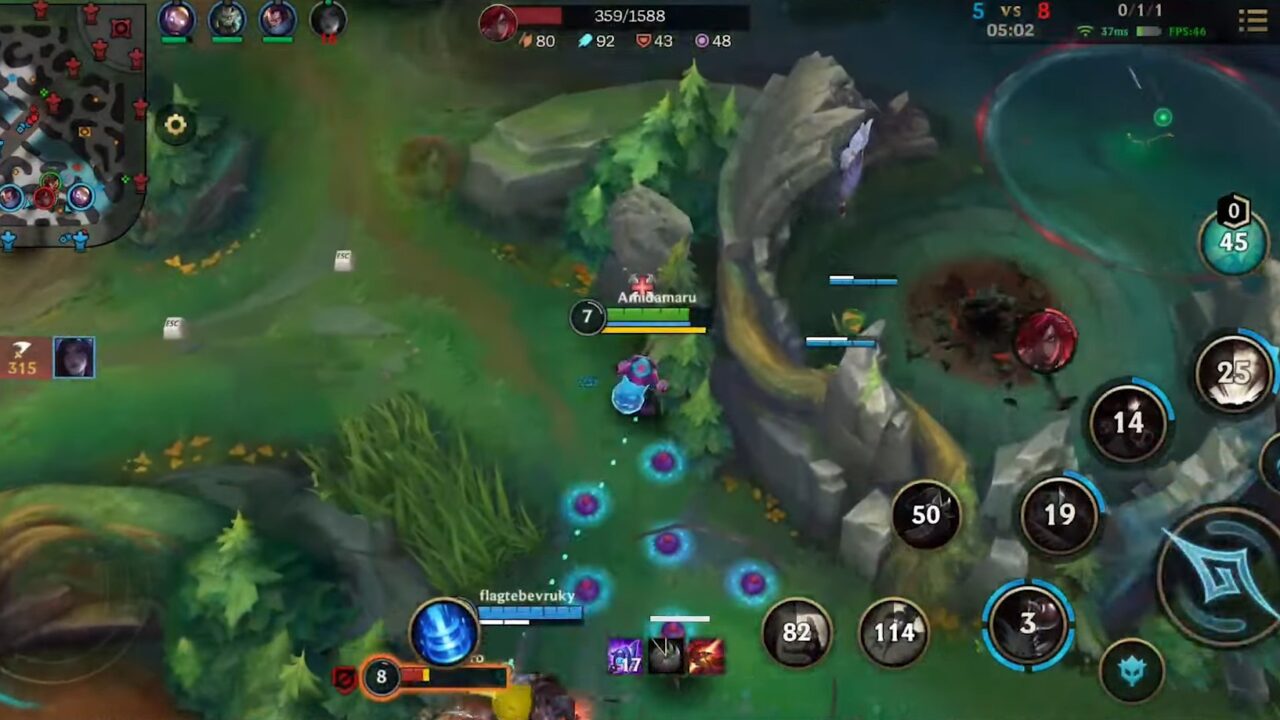1280x720 pixels.
Task: Tap the settings gear beside the minimap
Action: pyautogui.click(x=176, y=125)
